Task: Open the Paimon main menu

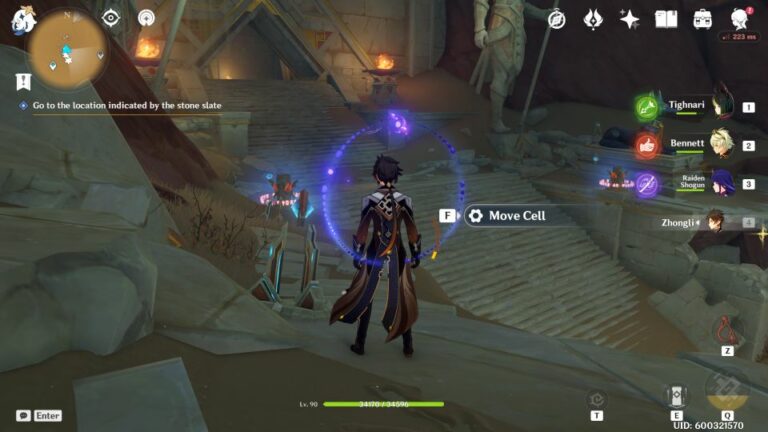Action: pos(23,19)
